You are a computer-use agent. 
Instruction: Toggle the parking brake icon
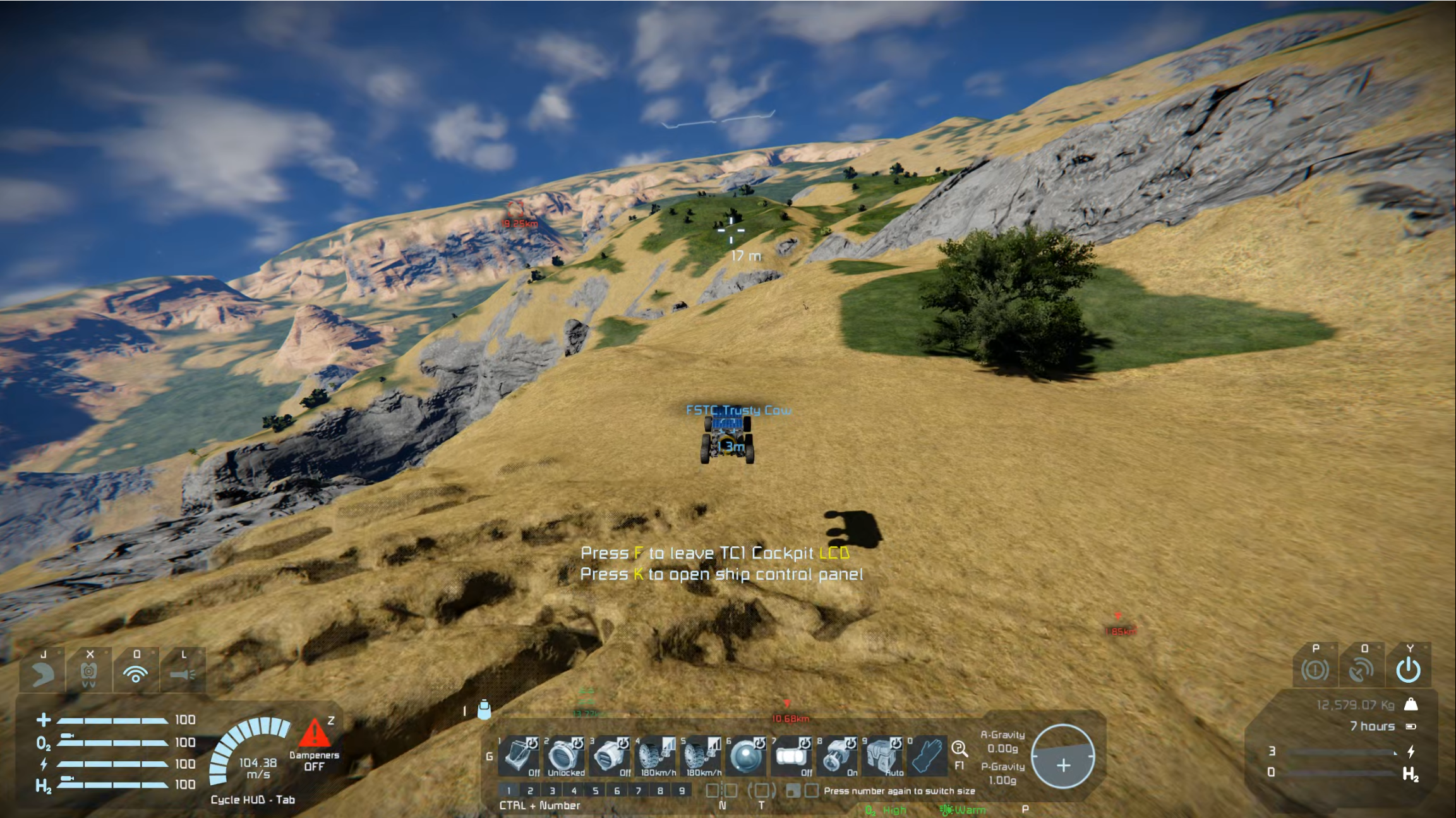1315,670
